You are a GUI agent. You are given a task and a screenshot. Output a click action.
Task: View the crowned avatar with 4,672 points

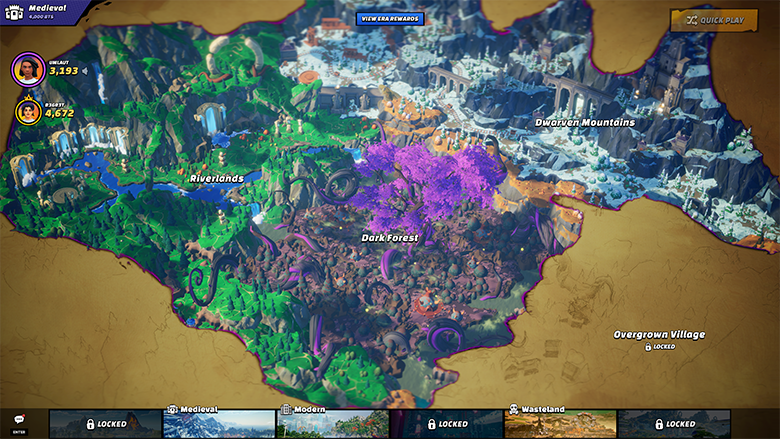click(28, 112)
